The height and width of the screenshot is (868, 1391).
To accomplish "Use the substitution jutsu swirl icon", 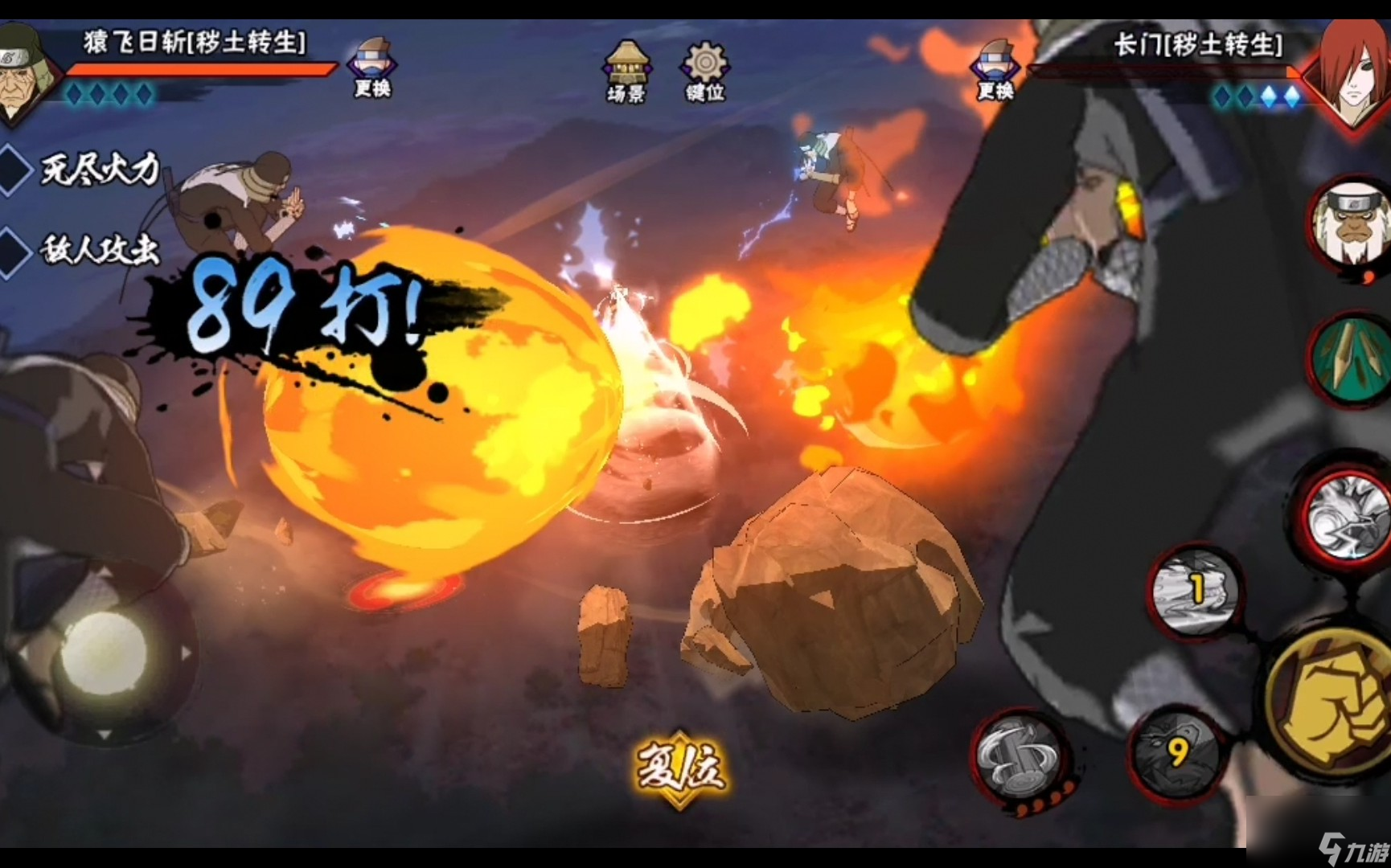I will [x=1018, y=757].
